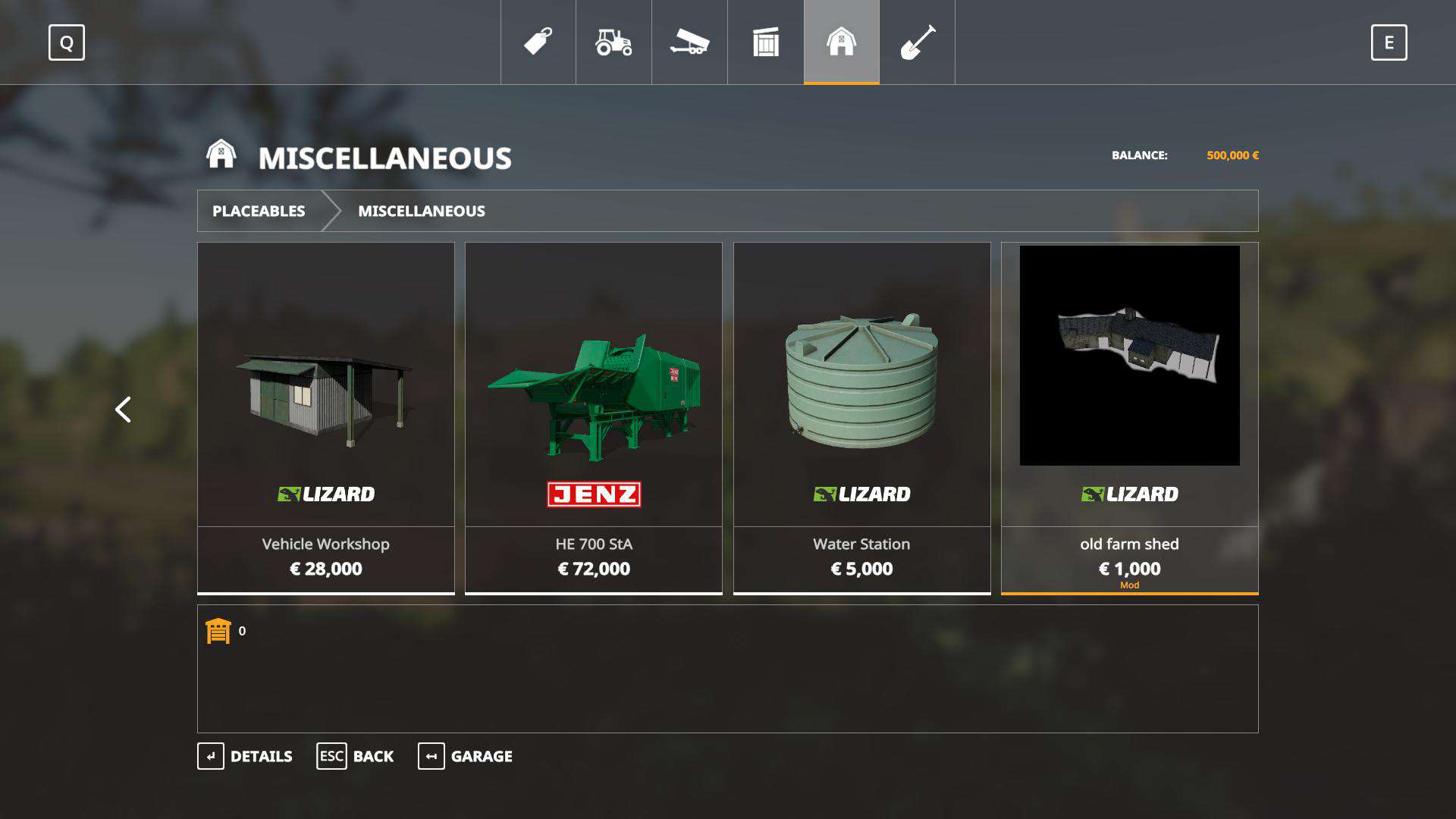Viewport: 1456px width, 819px height.
Task: Go back to the Placeables breadcrumb
Action: pyautogui.click(x=259, y=211)
